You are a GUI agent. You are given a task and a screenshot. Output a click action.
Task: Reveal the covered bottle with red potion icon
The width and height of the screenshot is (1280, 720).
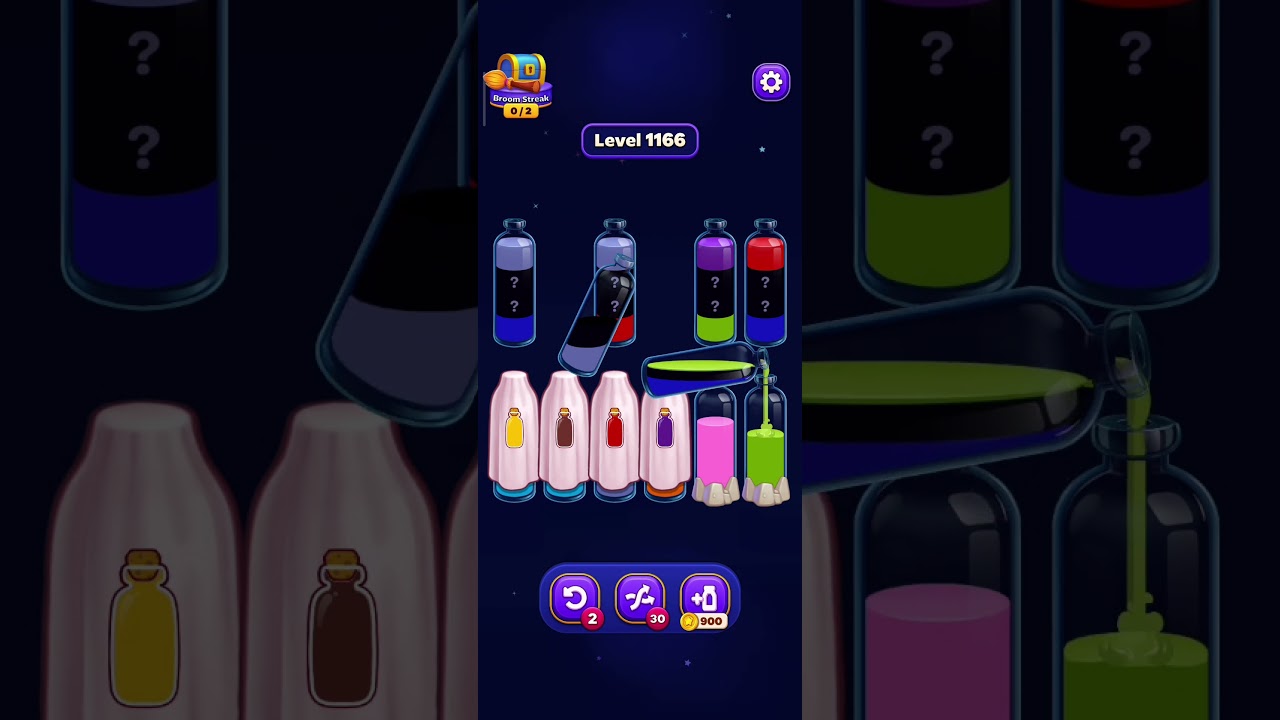tap(615, 428)
